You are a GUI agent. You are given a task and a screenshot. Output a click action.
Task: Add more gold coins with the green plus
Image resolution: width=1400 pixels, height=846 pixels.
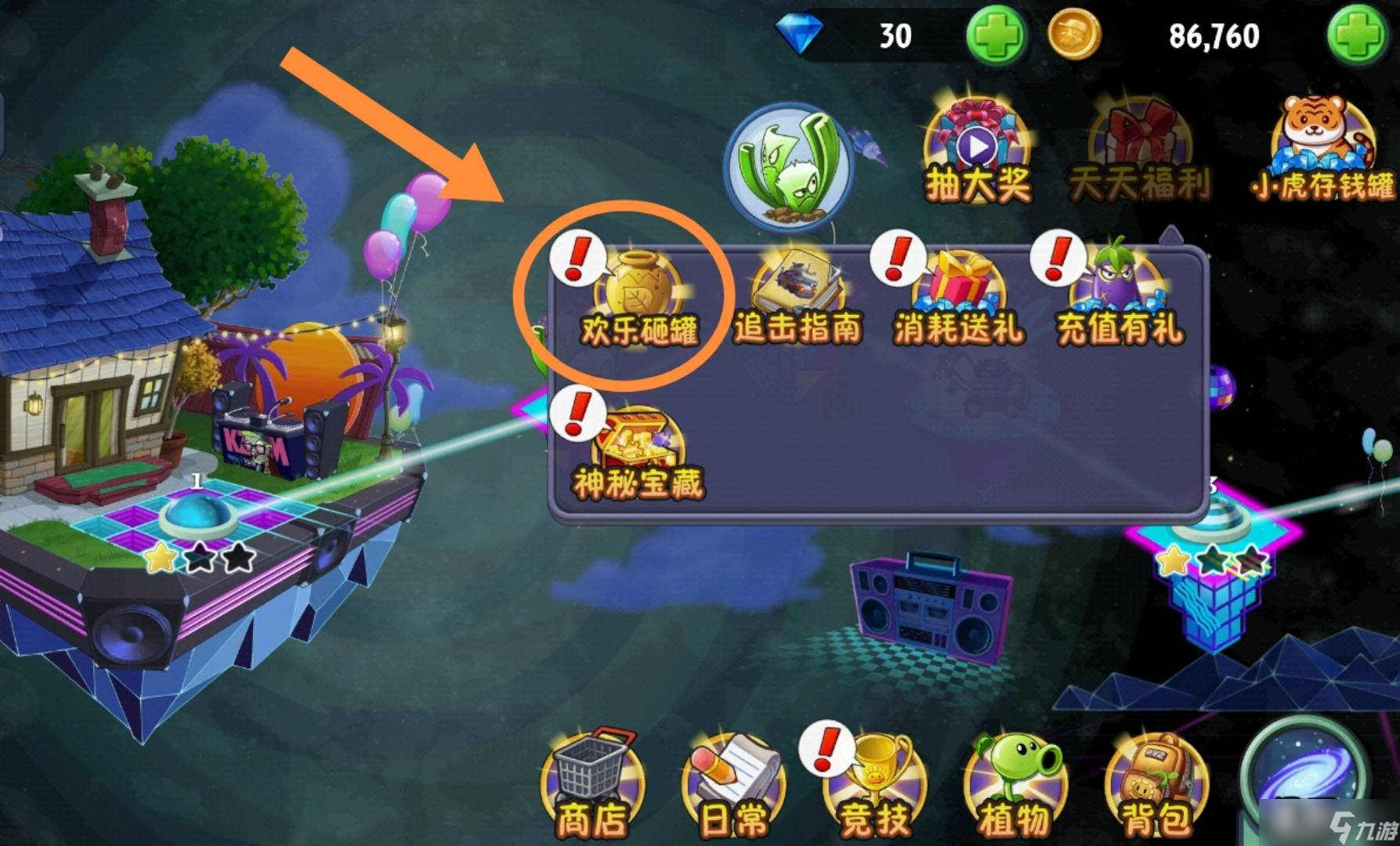coord(1357,36)
